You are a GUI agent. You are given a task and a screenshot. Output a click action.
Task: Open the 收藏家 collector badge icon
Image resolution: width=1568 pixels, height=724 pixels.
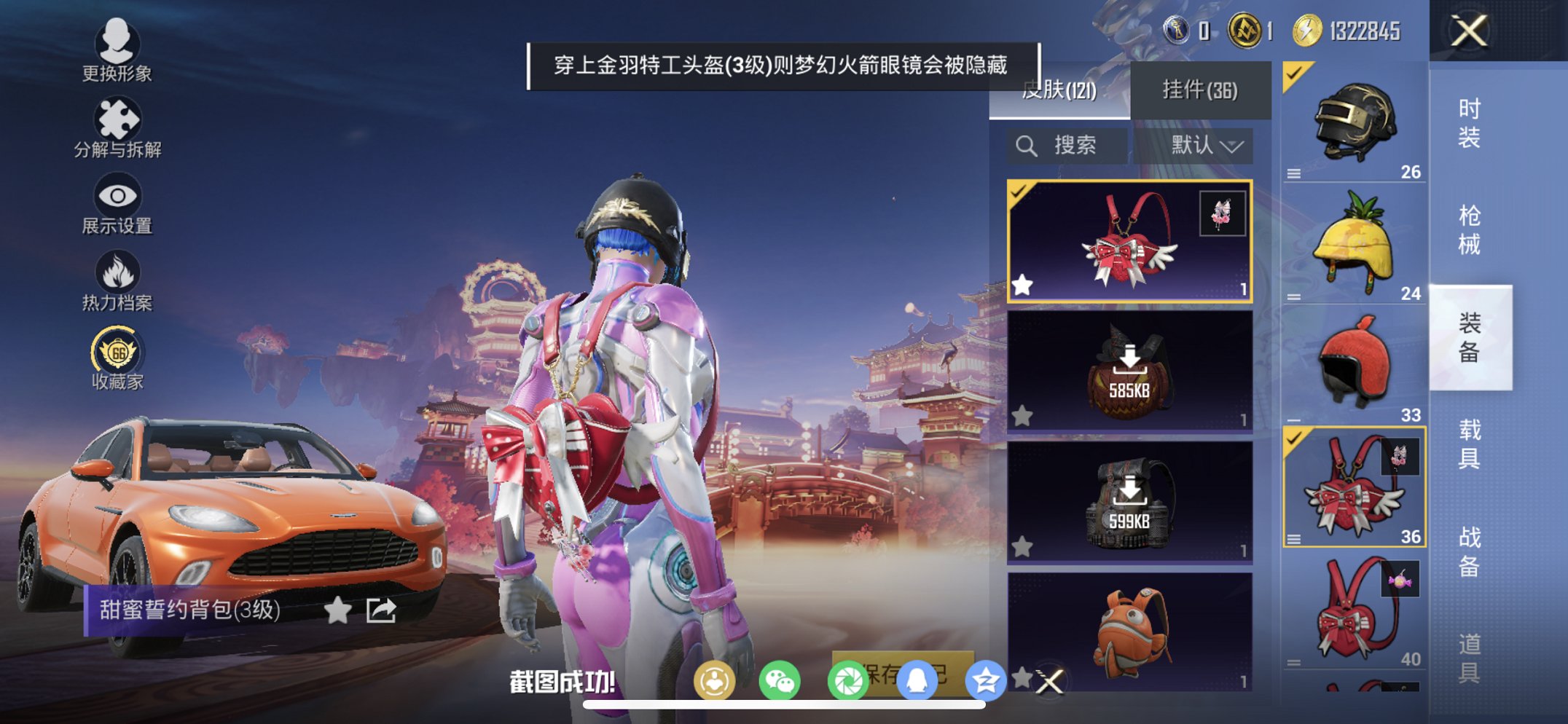[x=117, y=350]
